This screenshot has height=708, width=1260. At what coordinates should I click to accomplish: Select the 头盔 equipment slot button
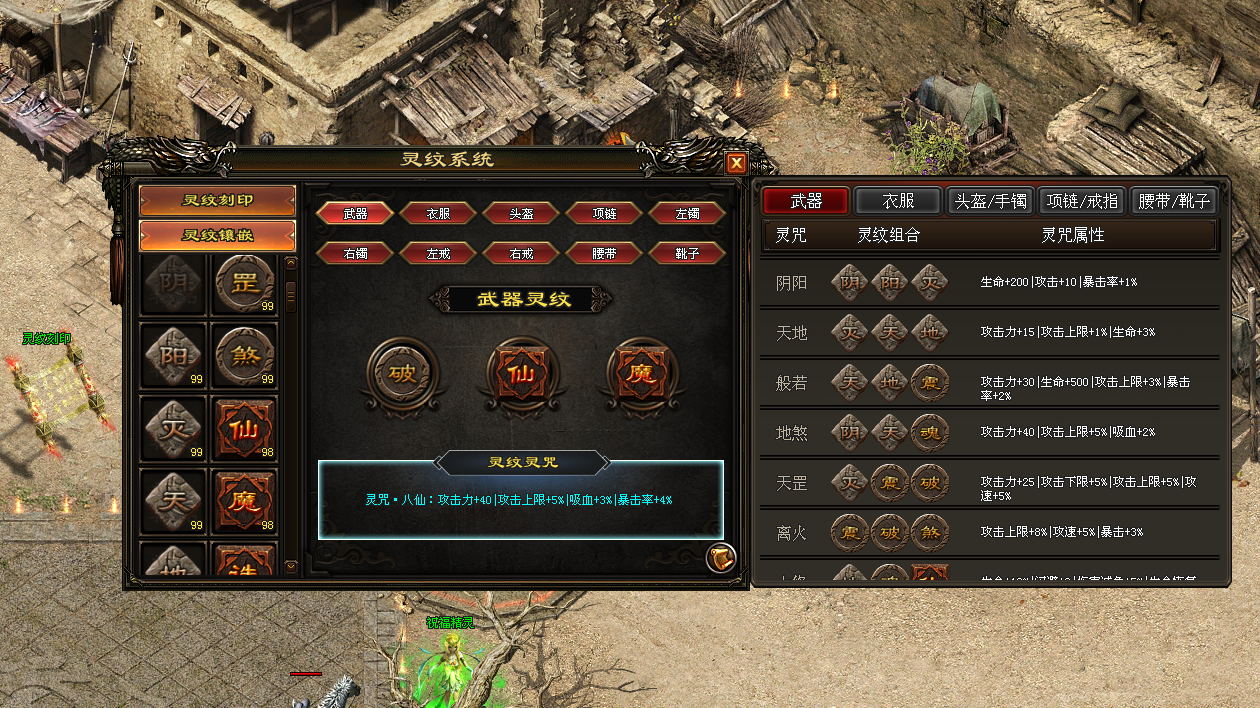pyautogui.click(x=521, y=214)
